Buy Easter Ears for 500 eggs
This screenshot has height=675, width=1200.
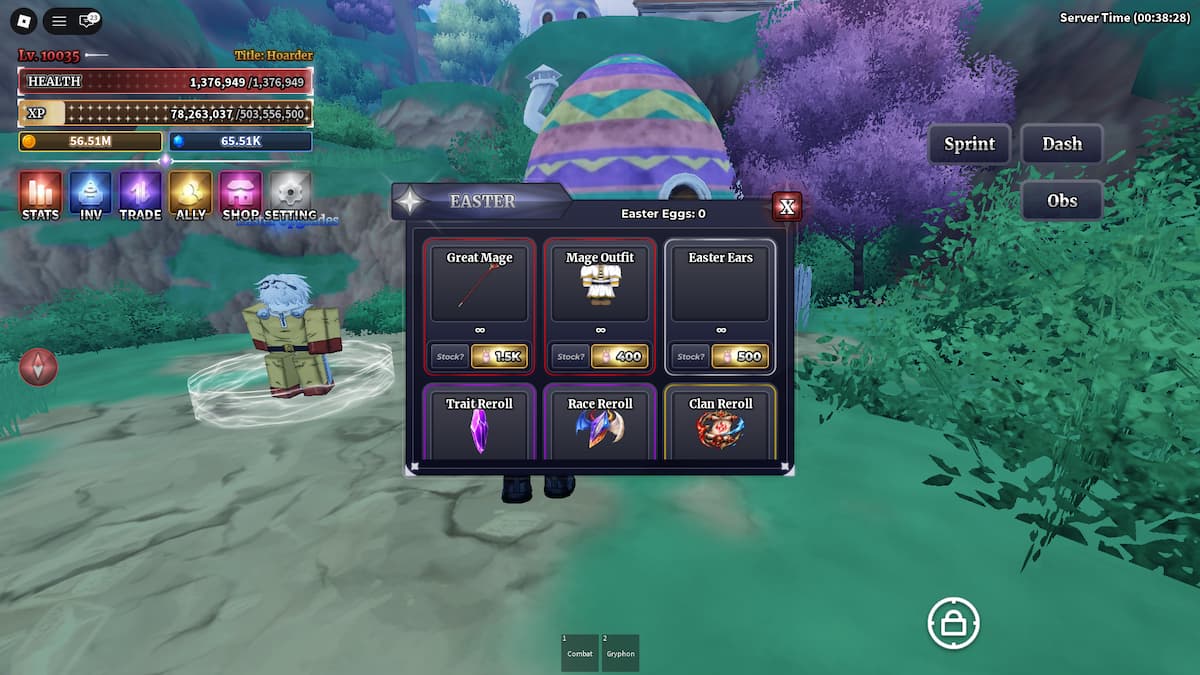pos(740,356)
